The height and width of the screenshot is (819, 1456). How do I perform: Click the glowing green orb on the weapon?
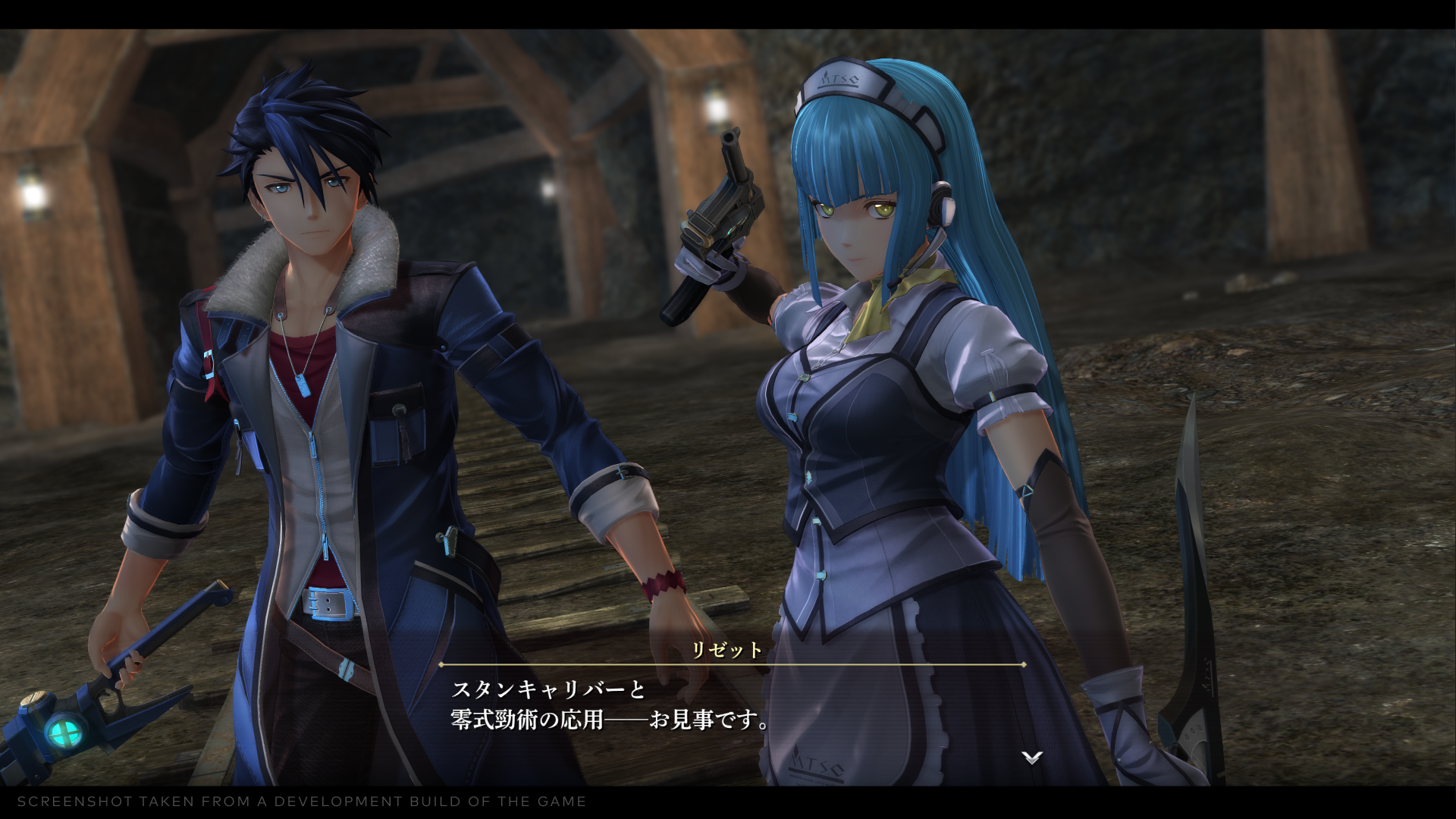pyautogui.click(x=64, y=732)
